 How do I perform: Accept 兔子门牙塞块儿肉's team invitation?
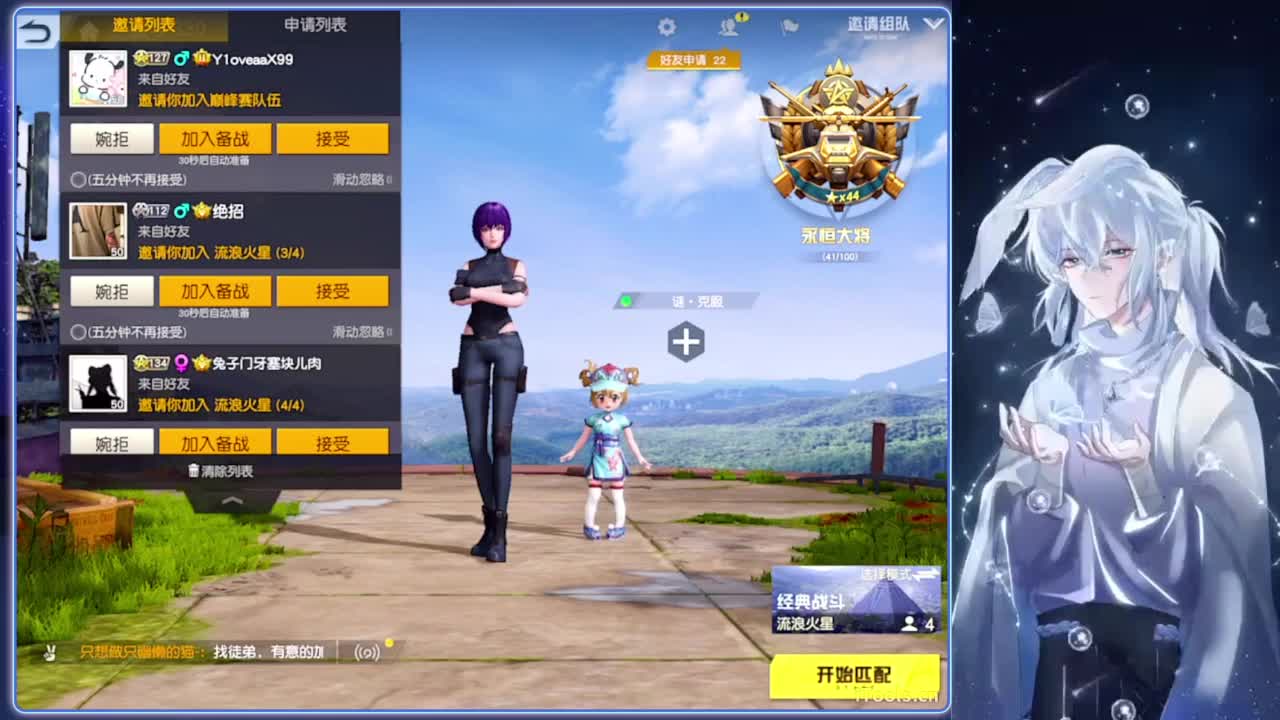pyautogui.click(x=332, y=441)
